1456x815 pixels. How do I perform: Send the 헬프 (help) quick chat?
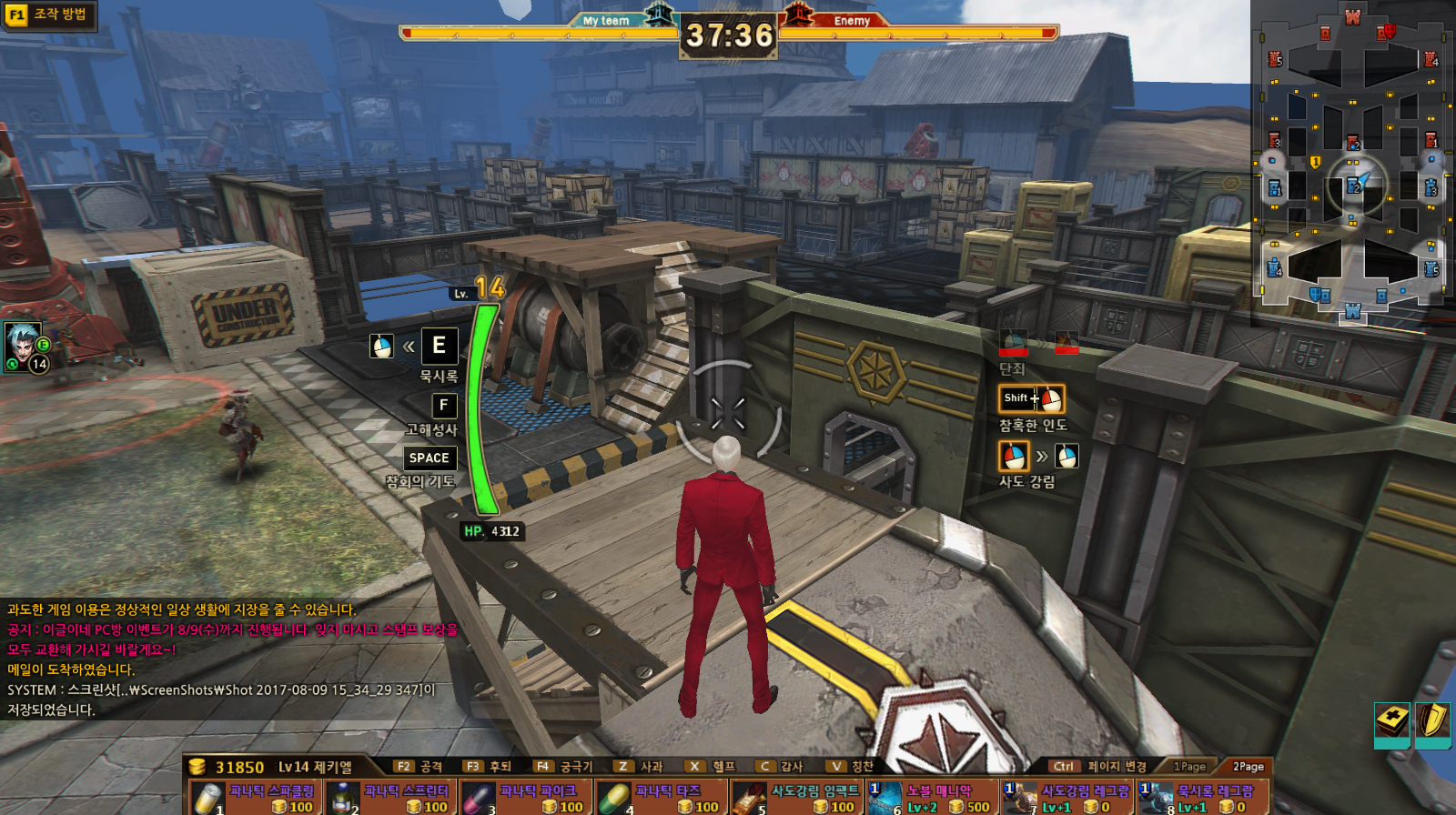click(x=712, y=767)
